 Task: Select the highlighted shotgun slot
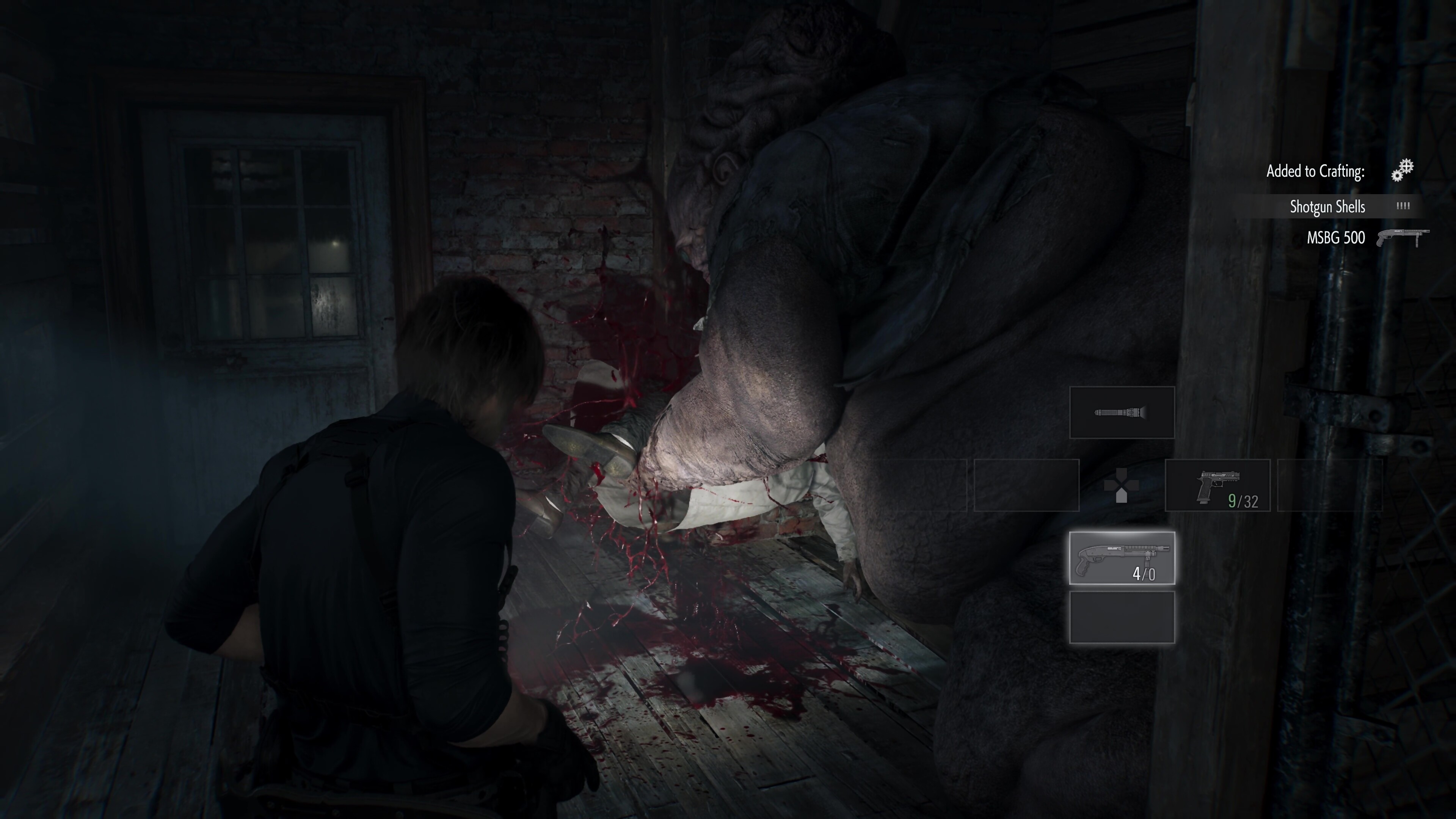tap(1122, 558)
